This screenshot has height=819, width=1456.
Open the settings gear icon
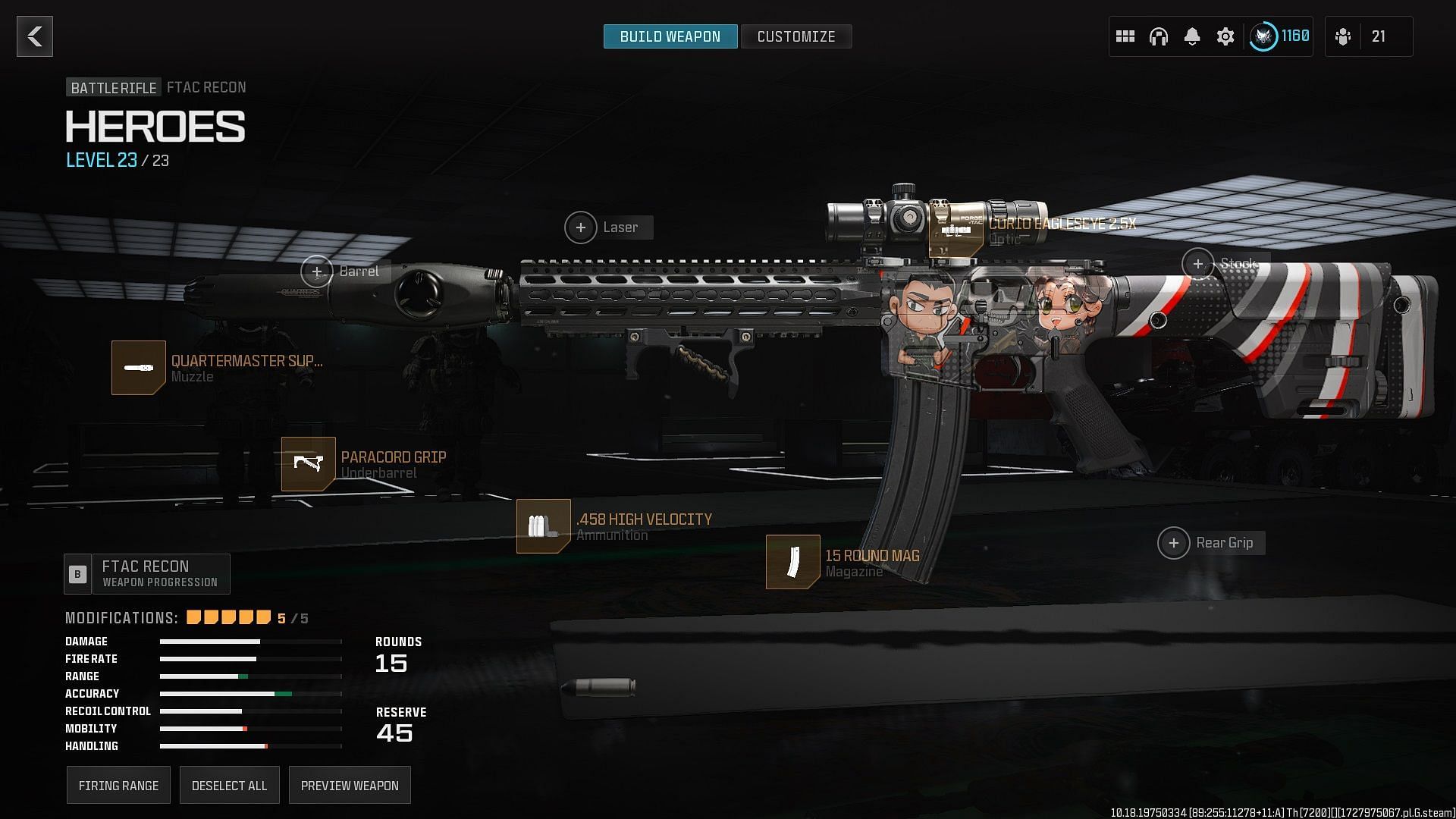click(x=1225, y=36)
